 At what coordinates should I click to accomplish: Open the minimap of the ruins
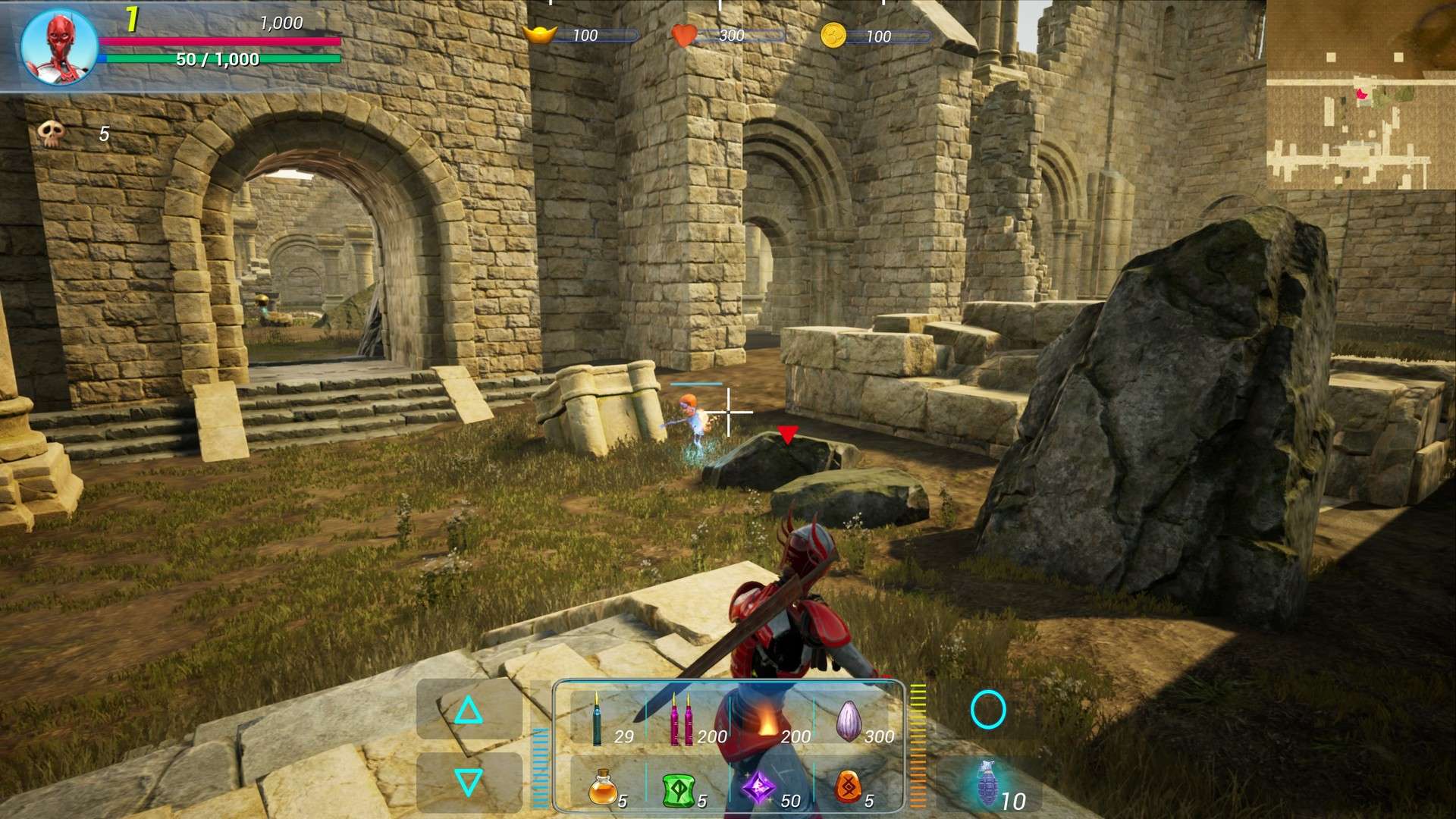[x=1360, y=95]
